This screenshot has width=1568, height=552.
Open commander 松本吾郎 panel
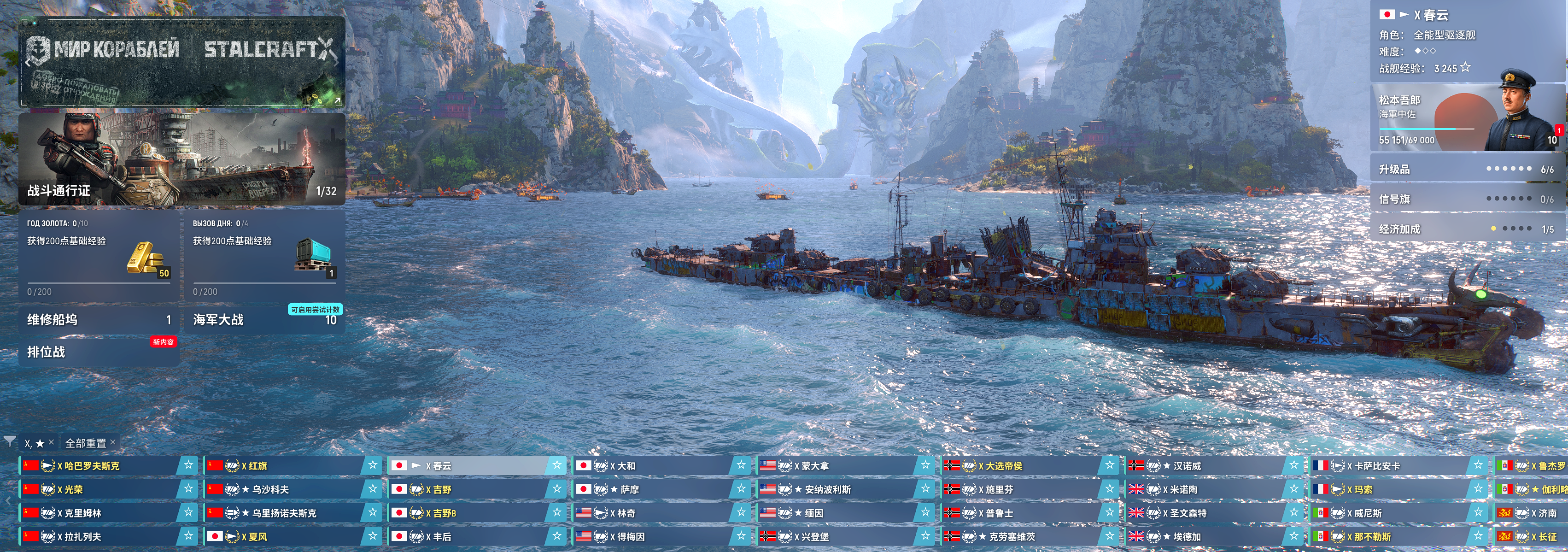(x=1467, y=118)
